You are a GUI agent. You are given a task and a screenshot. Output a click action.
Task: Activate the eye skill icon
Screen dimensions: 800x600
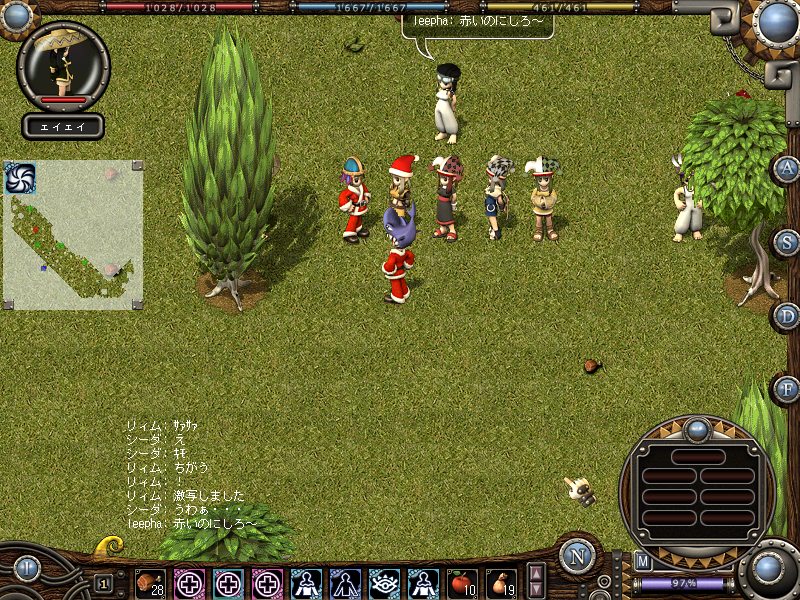[384, 582]
